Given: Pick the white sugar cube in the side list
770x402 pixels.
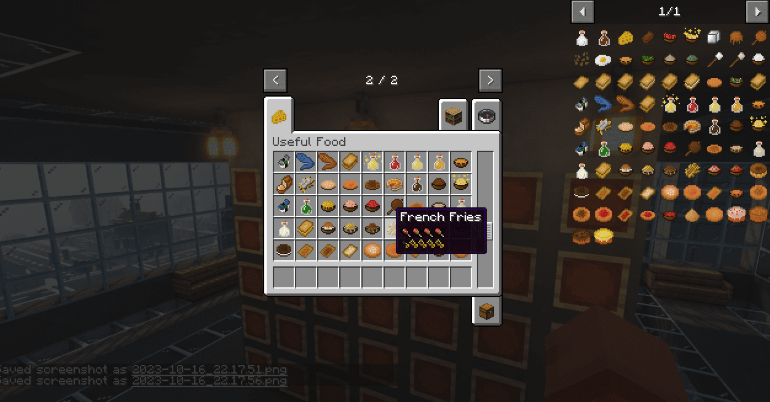Looking at the screenshot, I should 713,39.
